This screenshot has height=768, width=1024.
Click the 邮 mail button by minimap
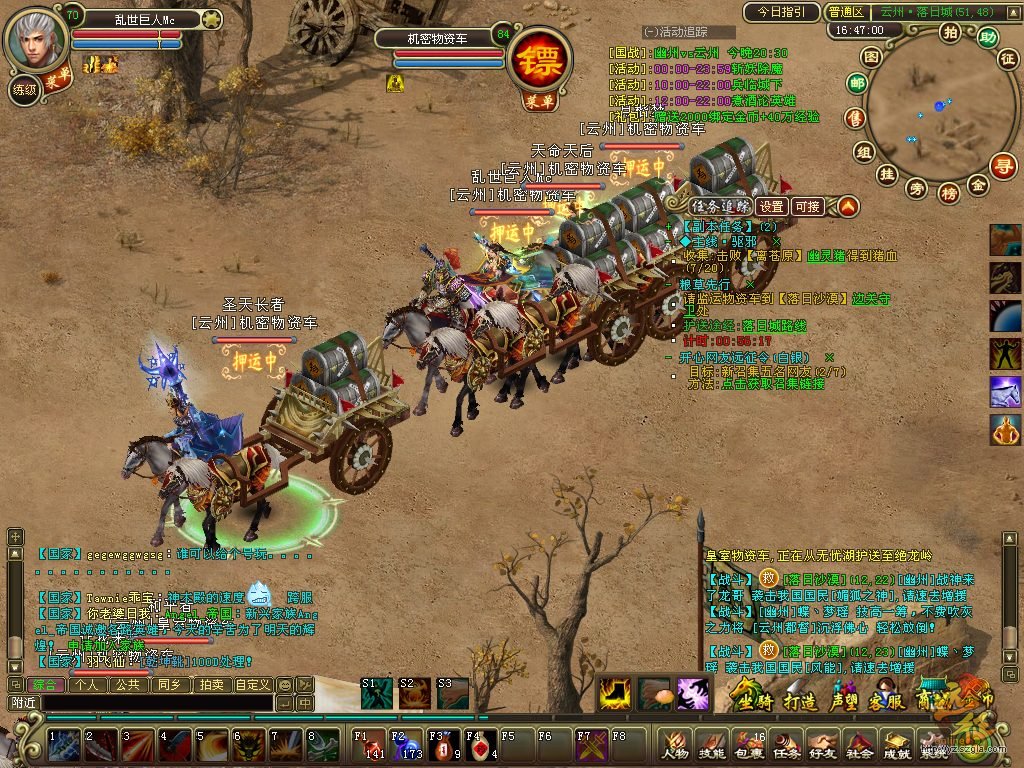(856, 84)
